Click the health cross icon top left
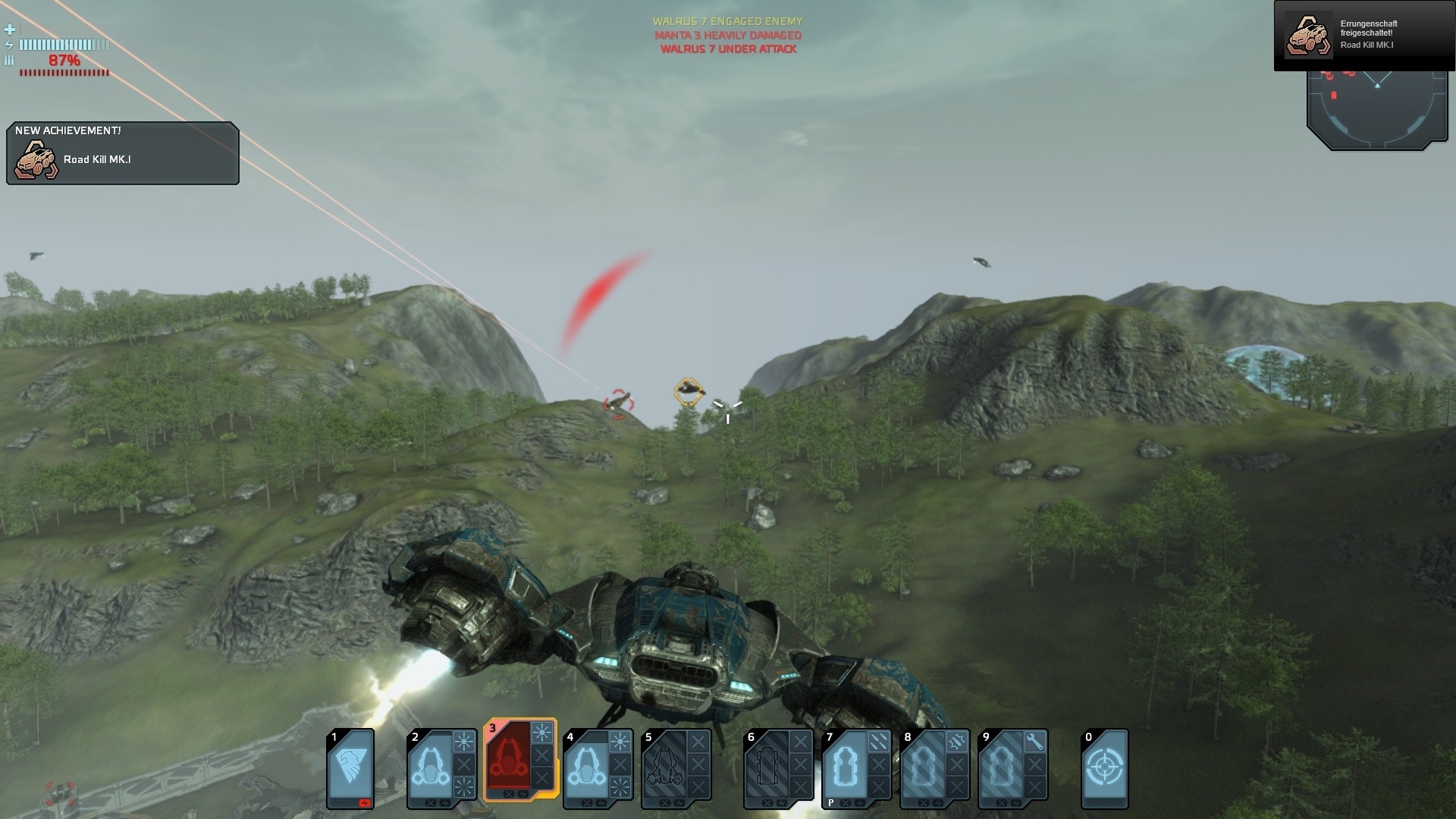The width and height of the screenshot is (1456, 819). click(10, 31)
